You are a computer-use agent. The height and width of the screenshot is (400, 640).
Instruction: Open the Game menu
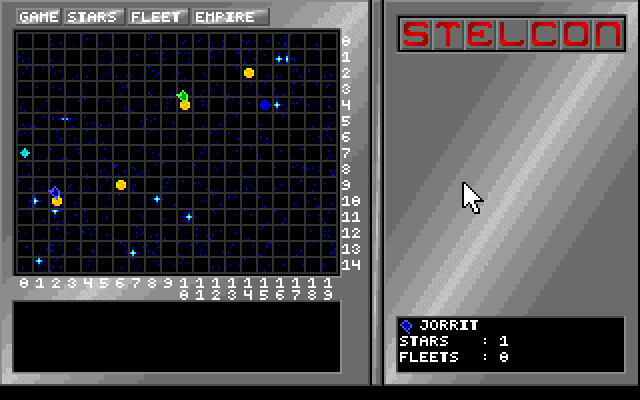(x=39, y=17)
